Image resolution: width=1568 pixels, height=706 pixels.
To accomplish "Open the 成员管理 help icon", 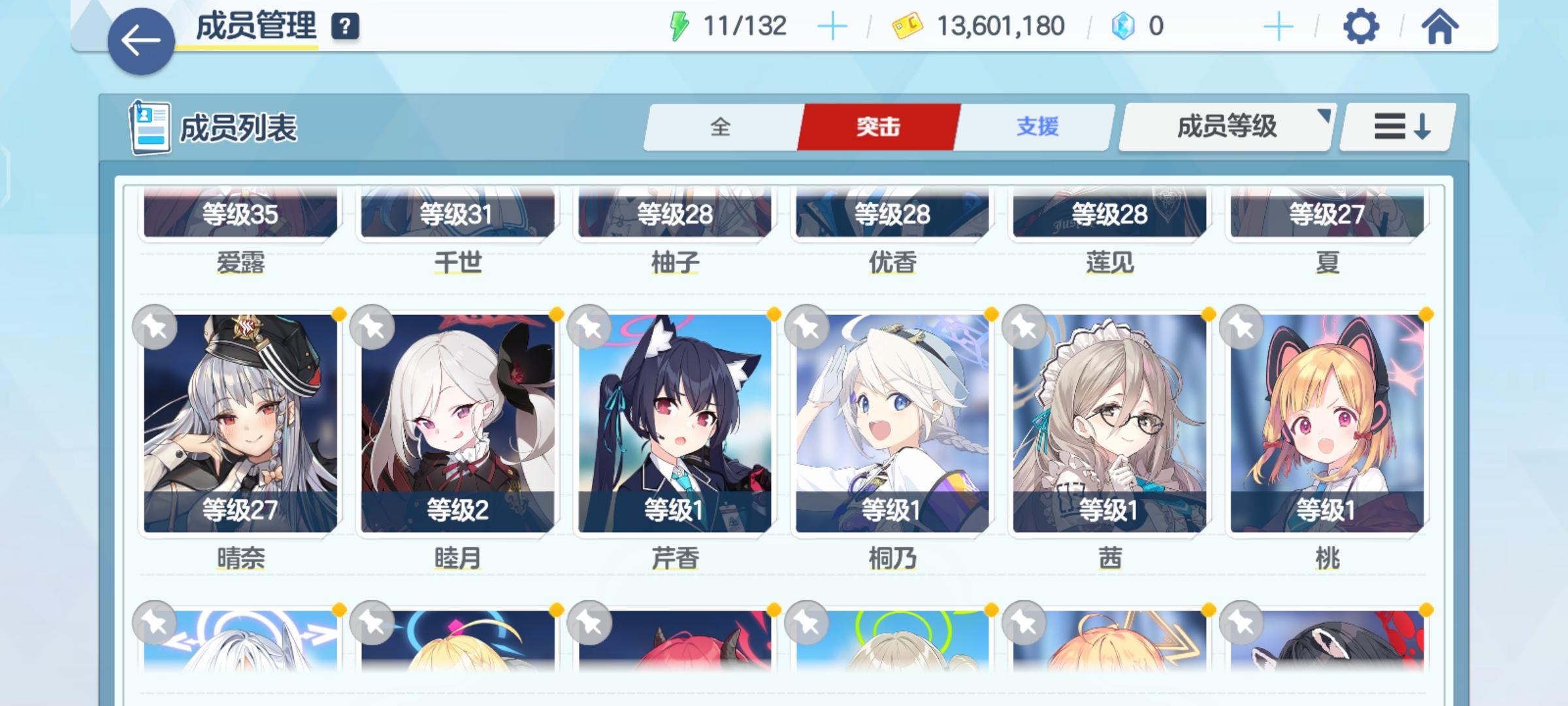I will [x=346, y=27].
